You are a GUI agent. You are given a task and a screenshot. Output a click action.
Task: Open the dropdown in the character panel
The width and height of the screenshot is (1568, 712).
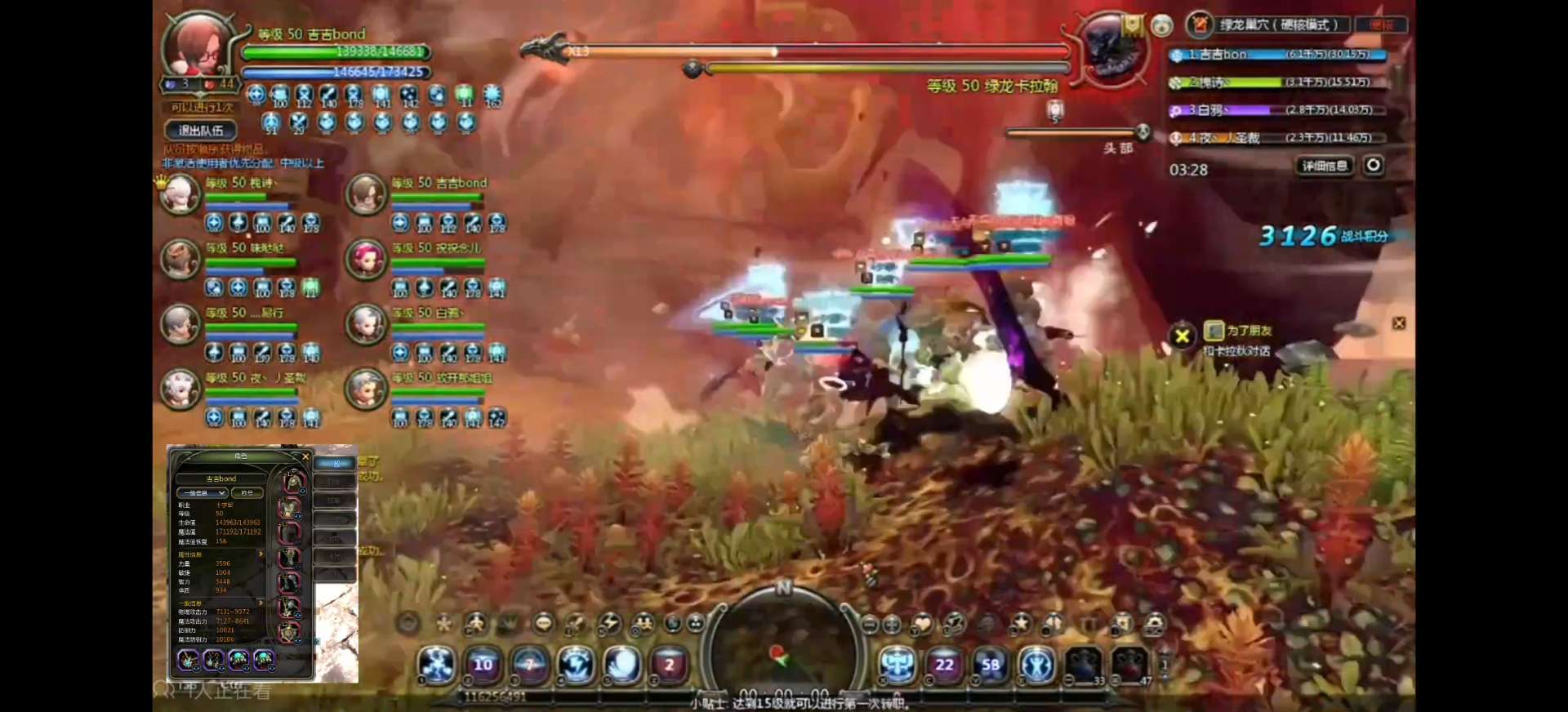[x=201, y=493]
